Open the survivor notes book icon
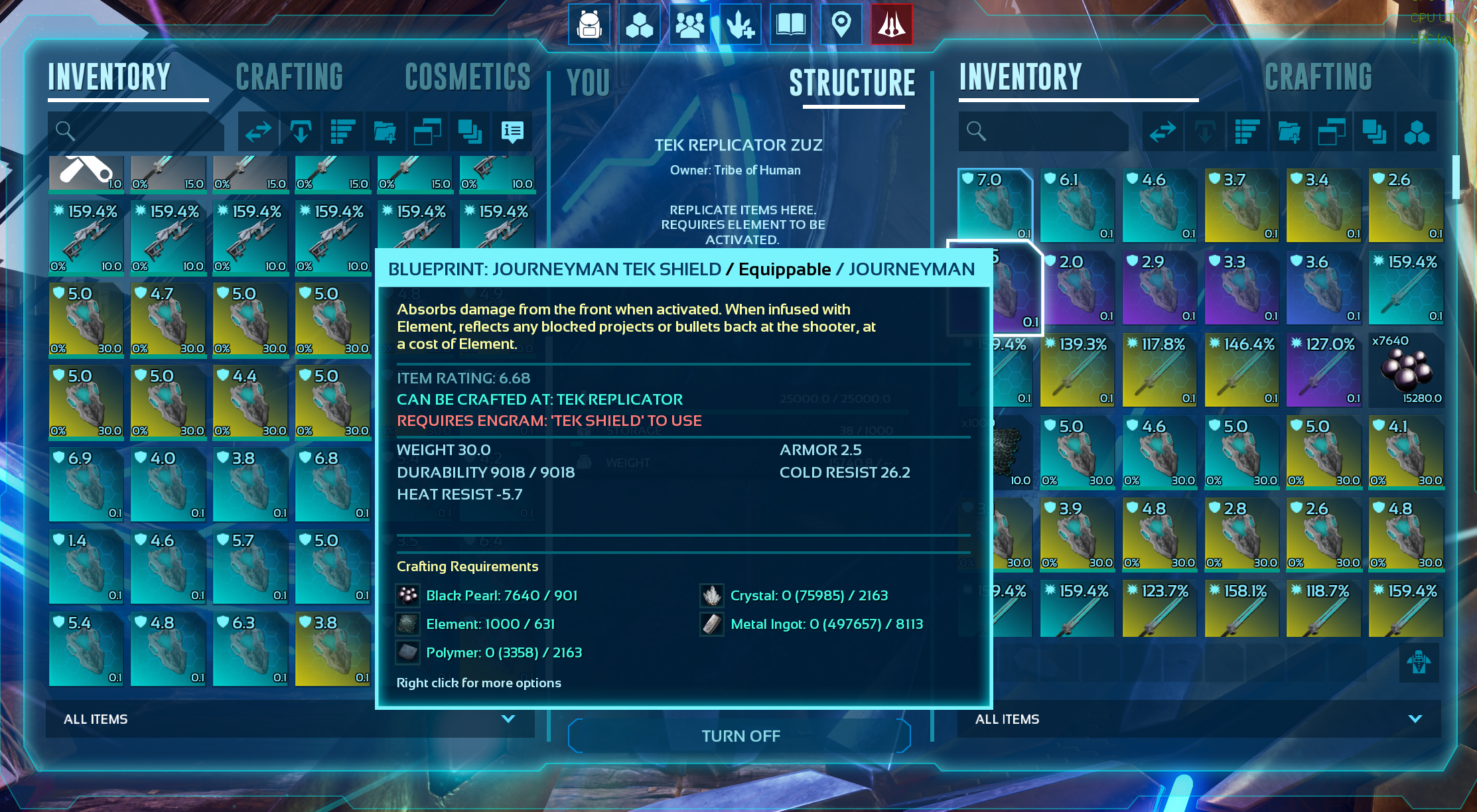Viewport: 1477px width, 812px height. click(791, 25)
